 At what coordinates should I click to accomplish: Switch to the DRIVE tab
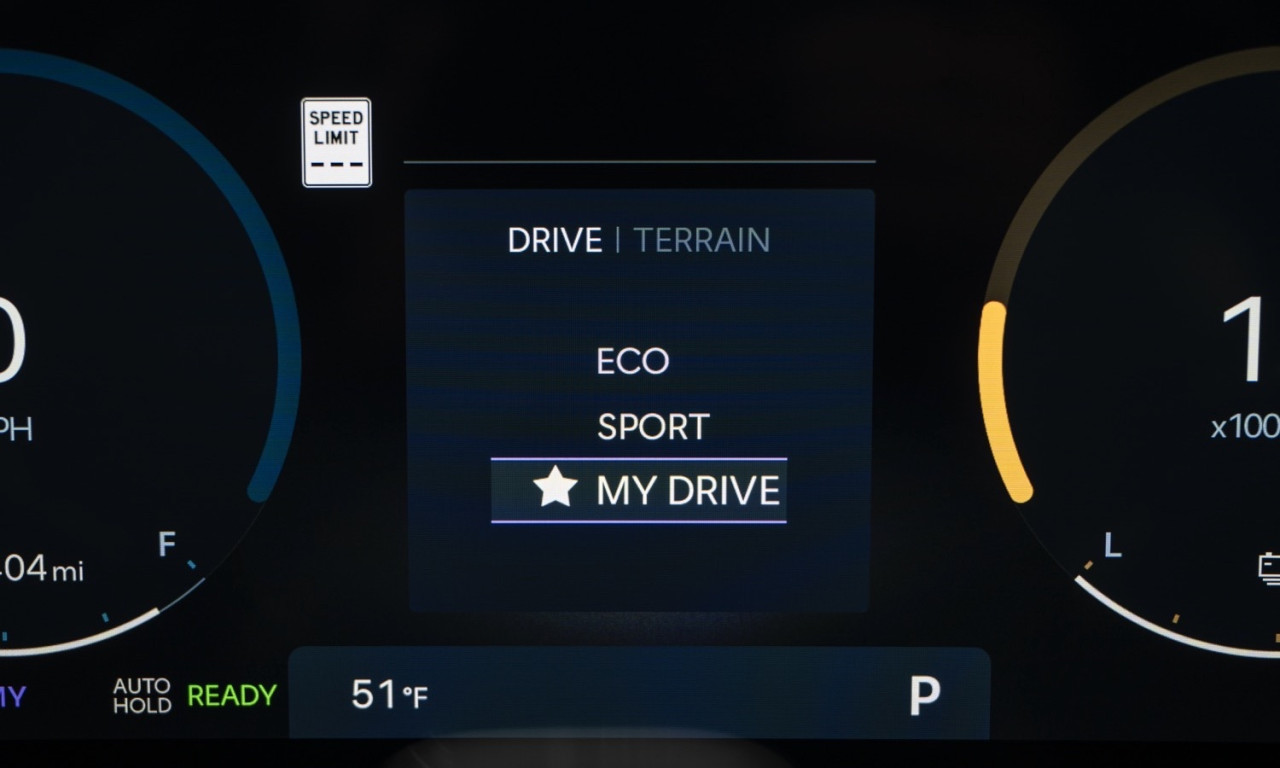click(x=555, y=241)
